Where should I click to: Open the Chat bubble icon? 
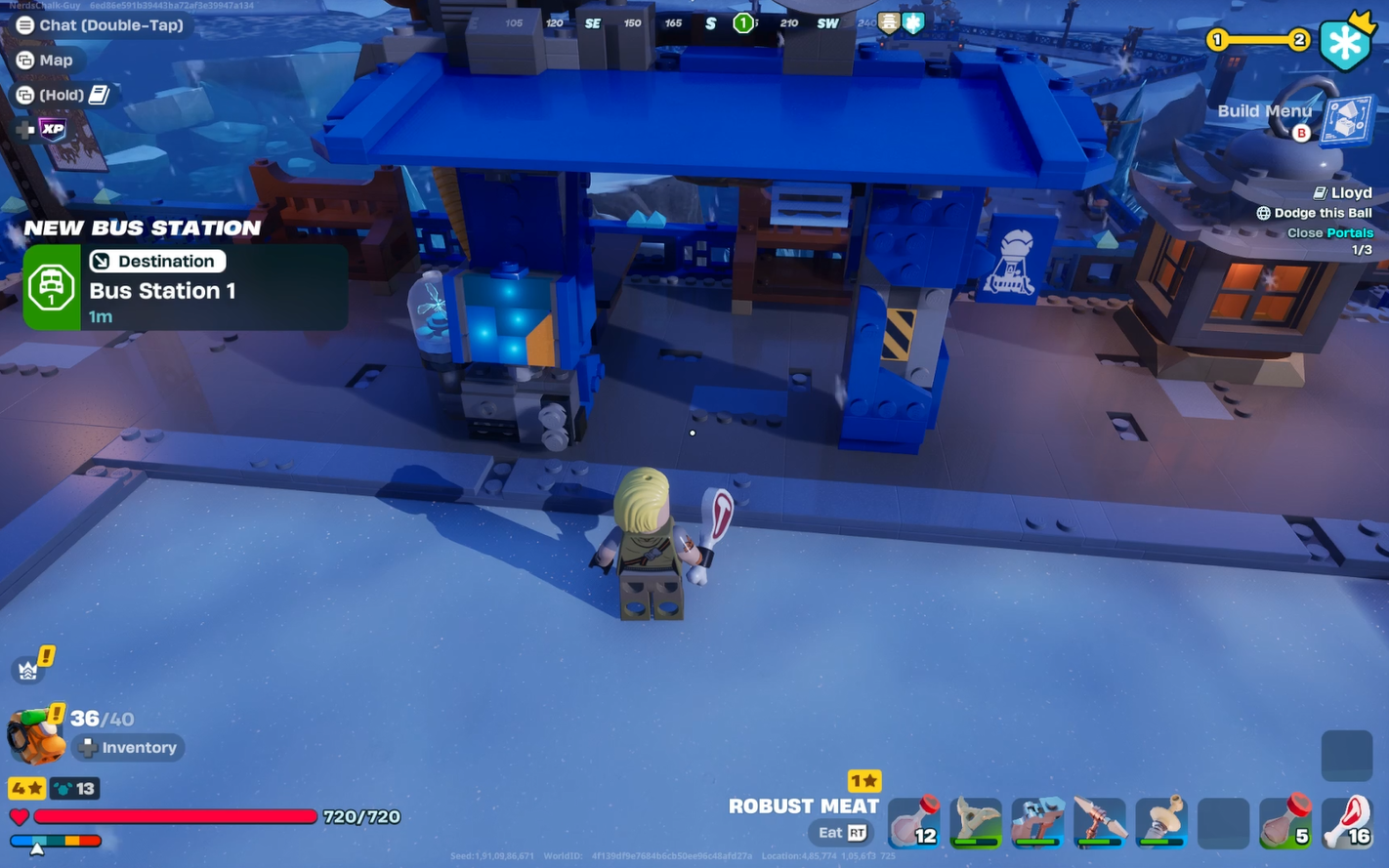pyautogui.click(x=24, y=24)
